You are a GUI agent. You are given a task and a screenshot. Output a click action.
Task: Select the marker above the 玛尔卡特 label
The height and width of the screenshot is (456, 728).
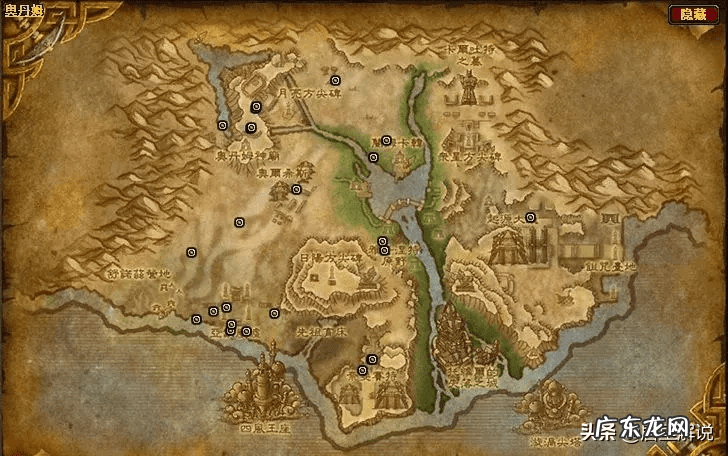pyautogui.click(x=386, y=140)
